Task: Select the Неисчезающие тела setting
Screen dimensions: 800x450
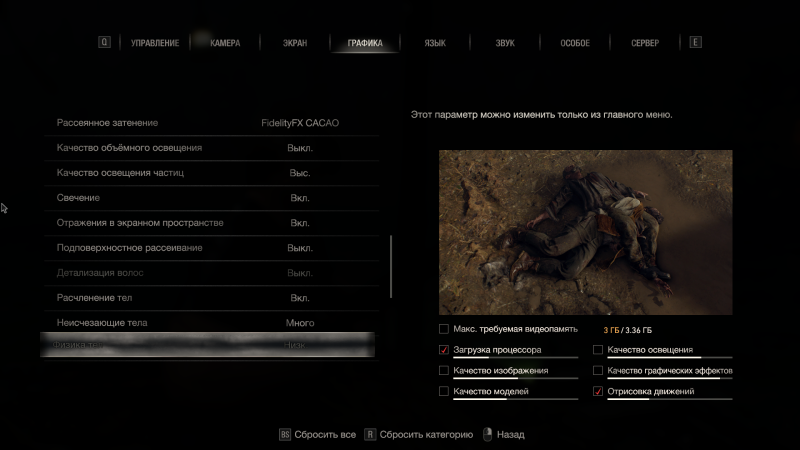Action: pos(210,323)
